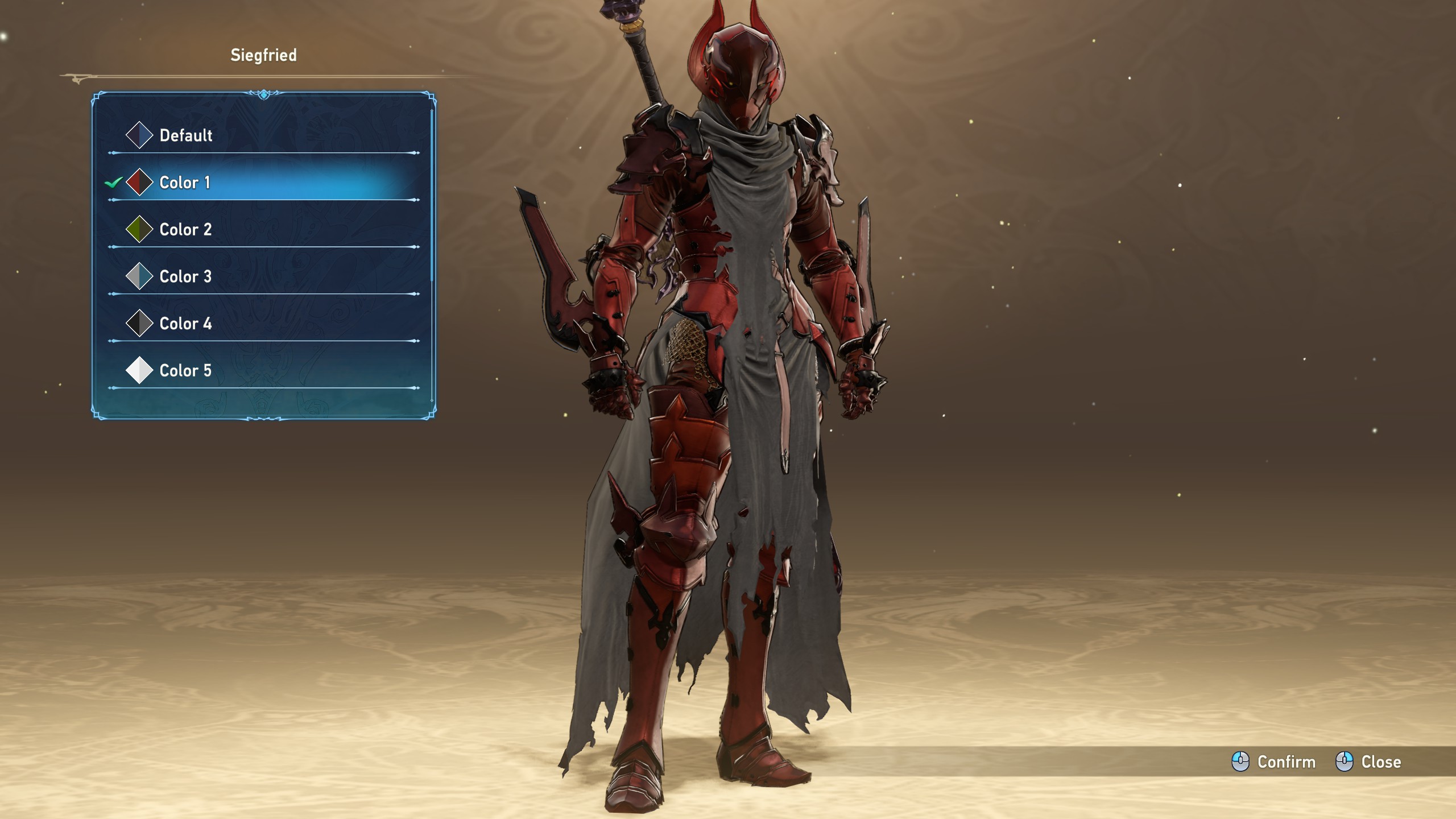Screen dimensions: 1456x819
Task: Close the color selection screen
Action: pyautogui.click(x=1368, y=762)
